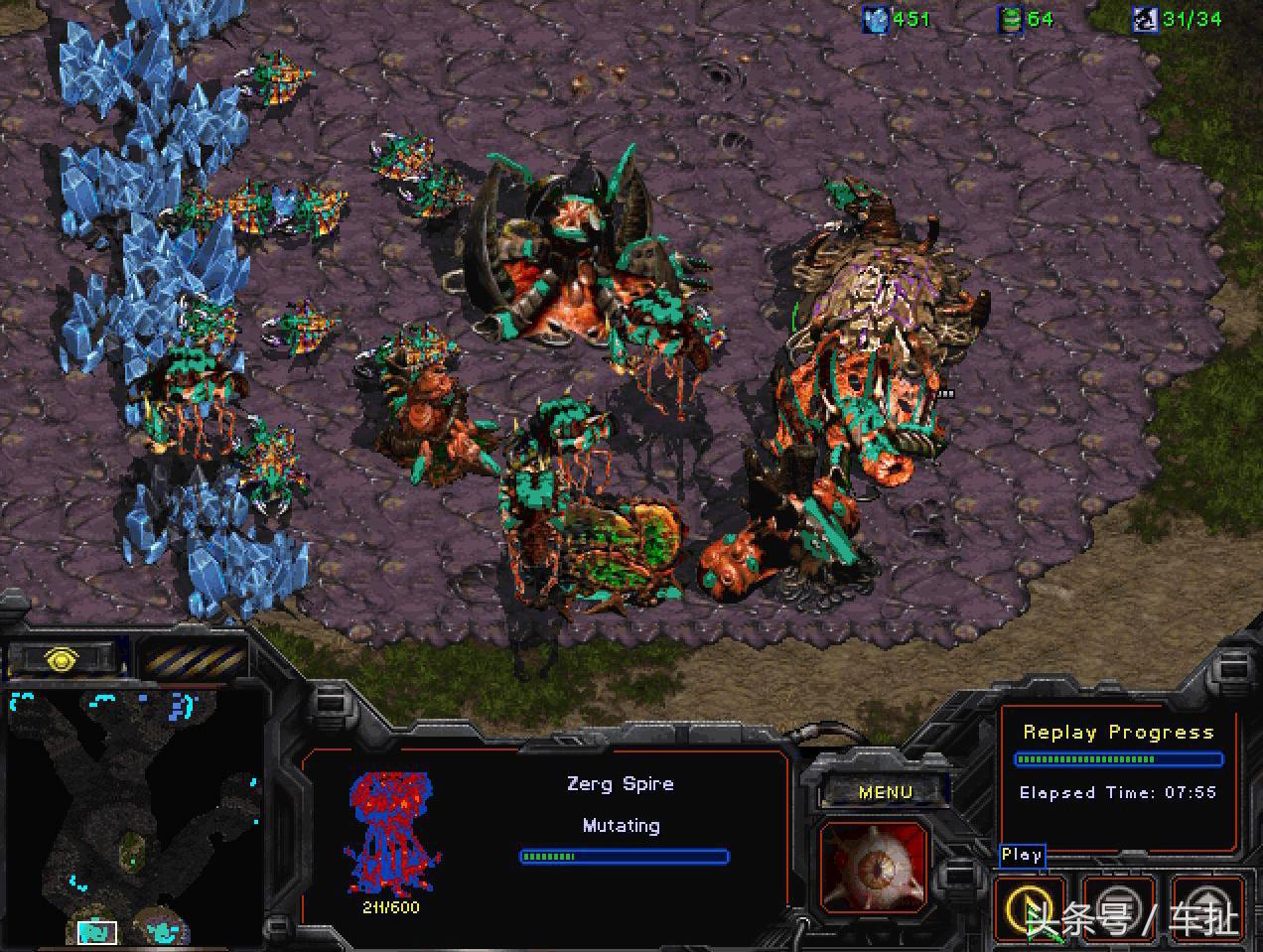
Task: Click the replay button with horizontal bars
Action: point(1118,907)
